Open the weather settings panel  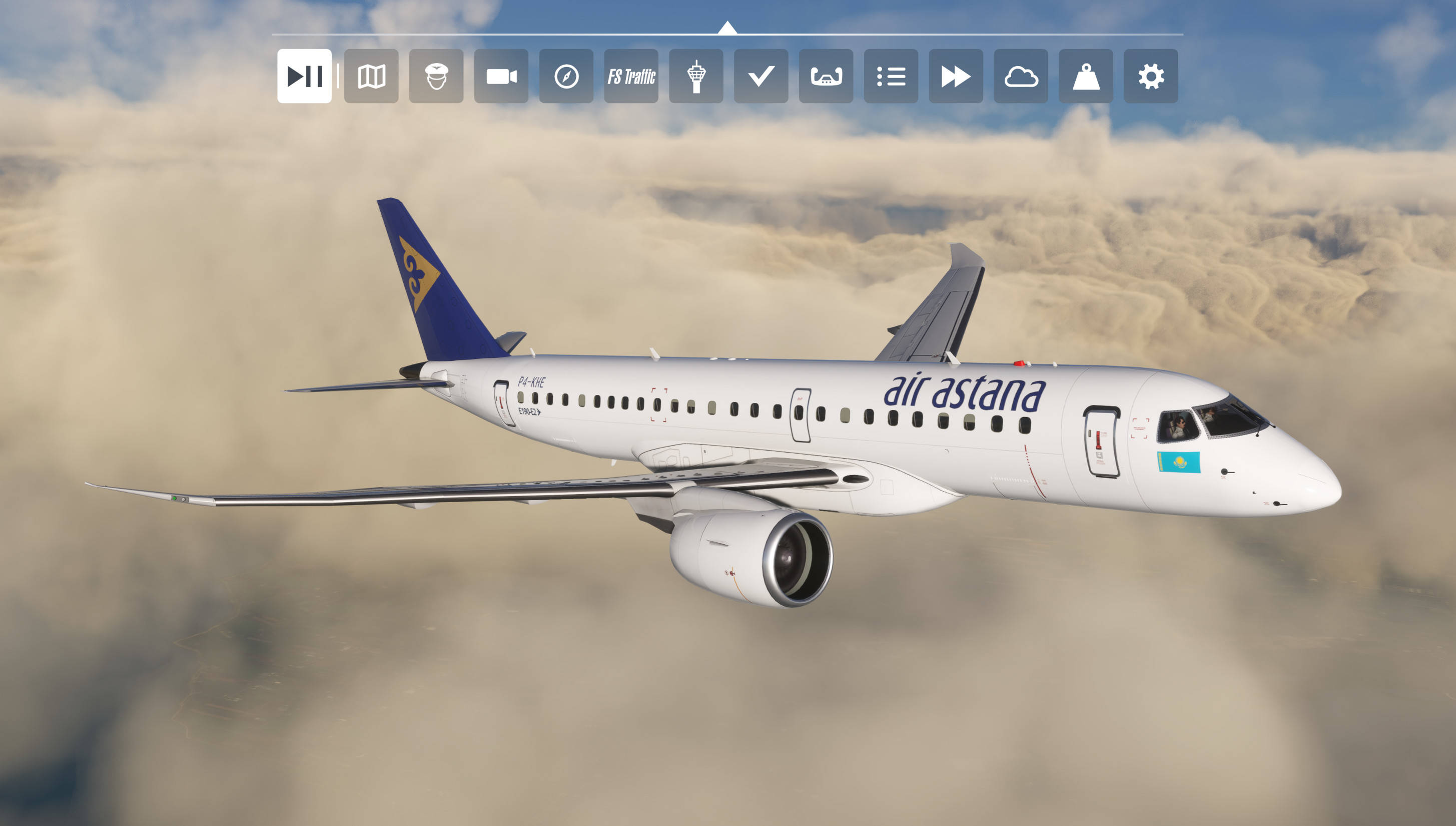pos(1021,77)
